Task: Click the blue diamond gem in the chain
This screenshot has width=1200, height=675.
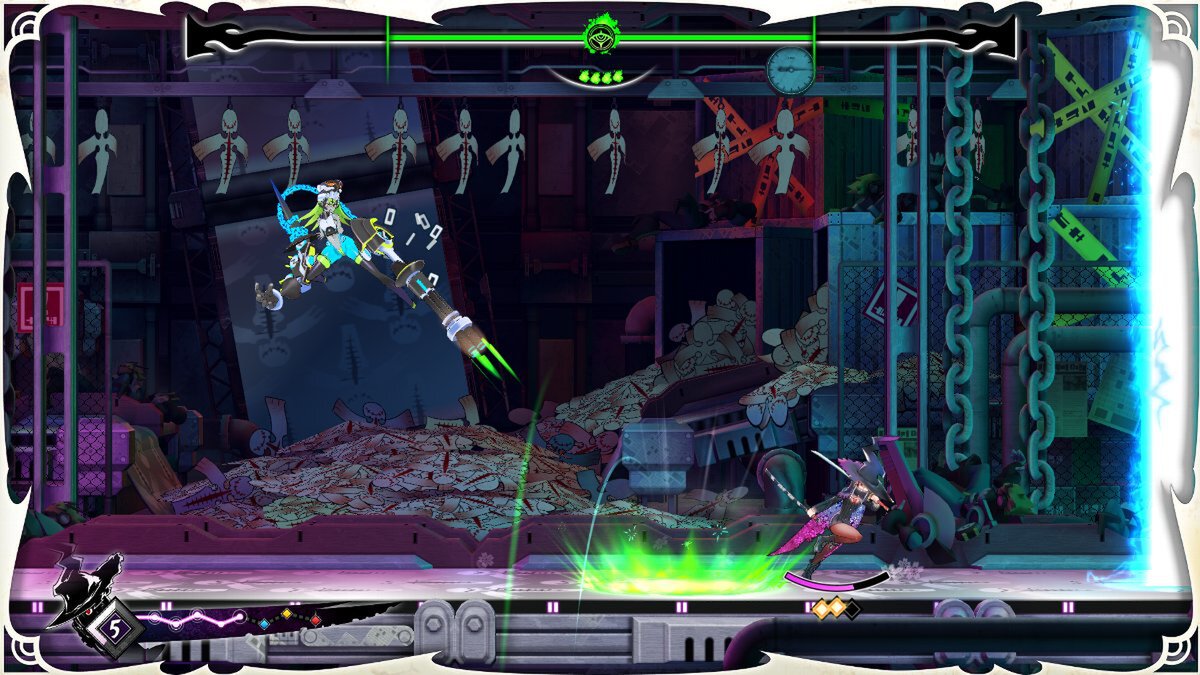Action: (x=263, y=622)
